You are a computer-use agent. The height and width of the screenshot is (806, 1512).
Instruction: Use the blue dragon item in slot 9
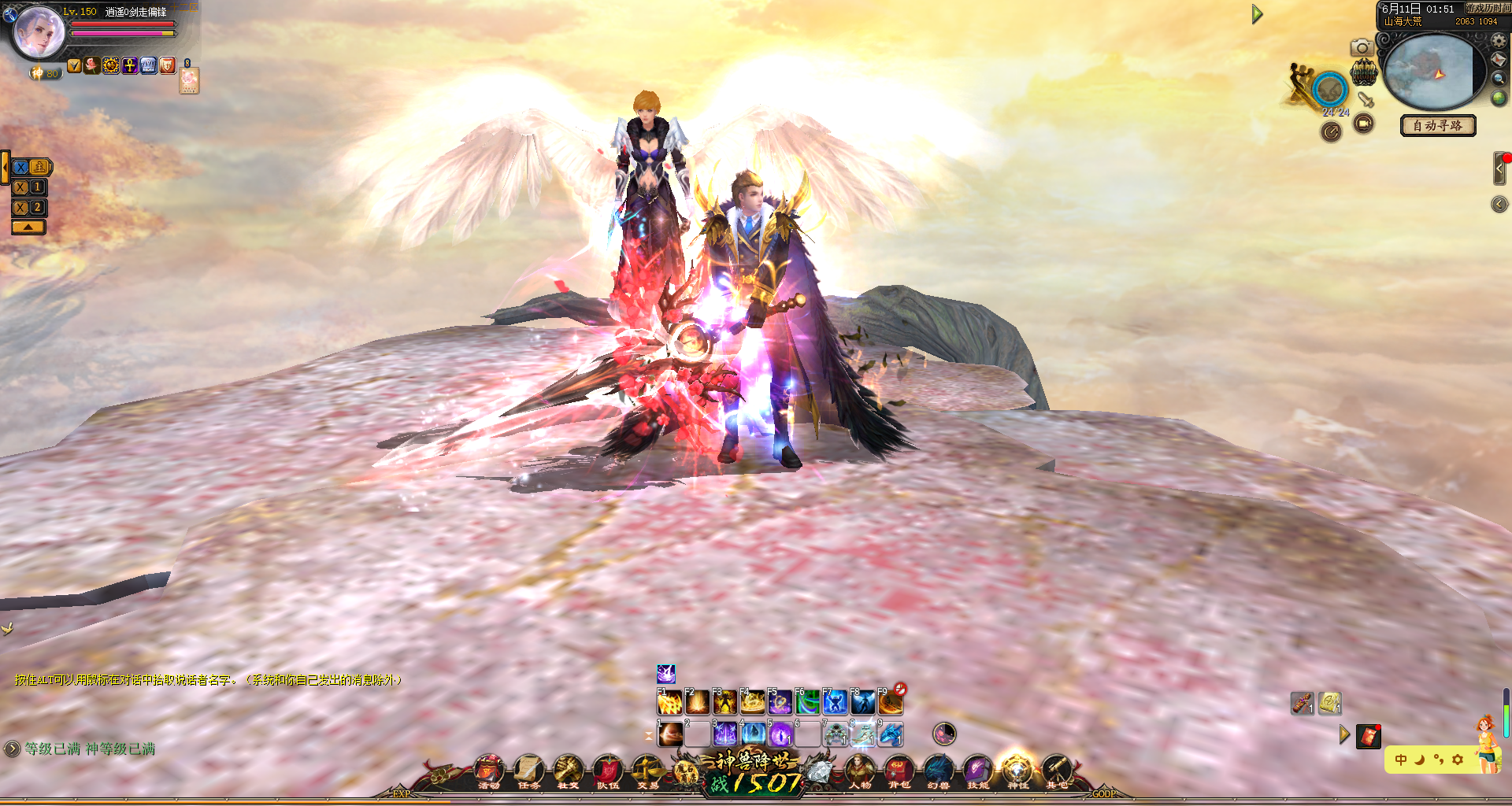891,734
